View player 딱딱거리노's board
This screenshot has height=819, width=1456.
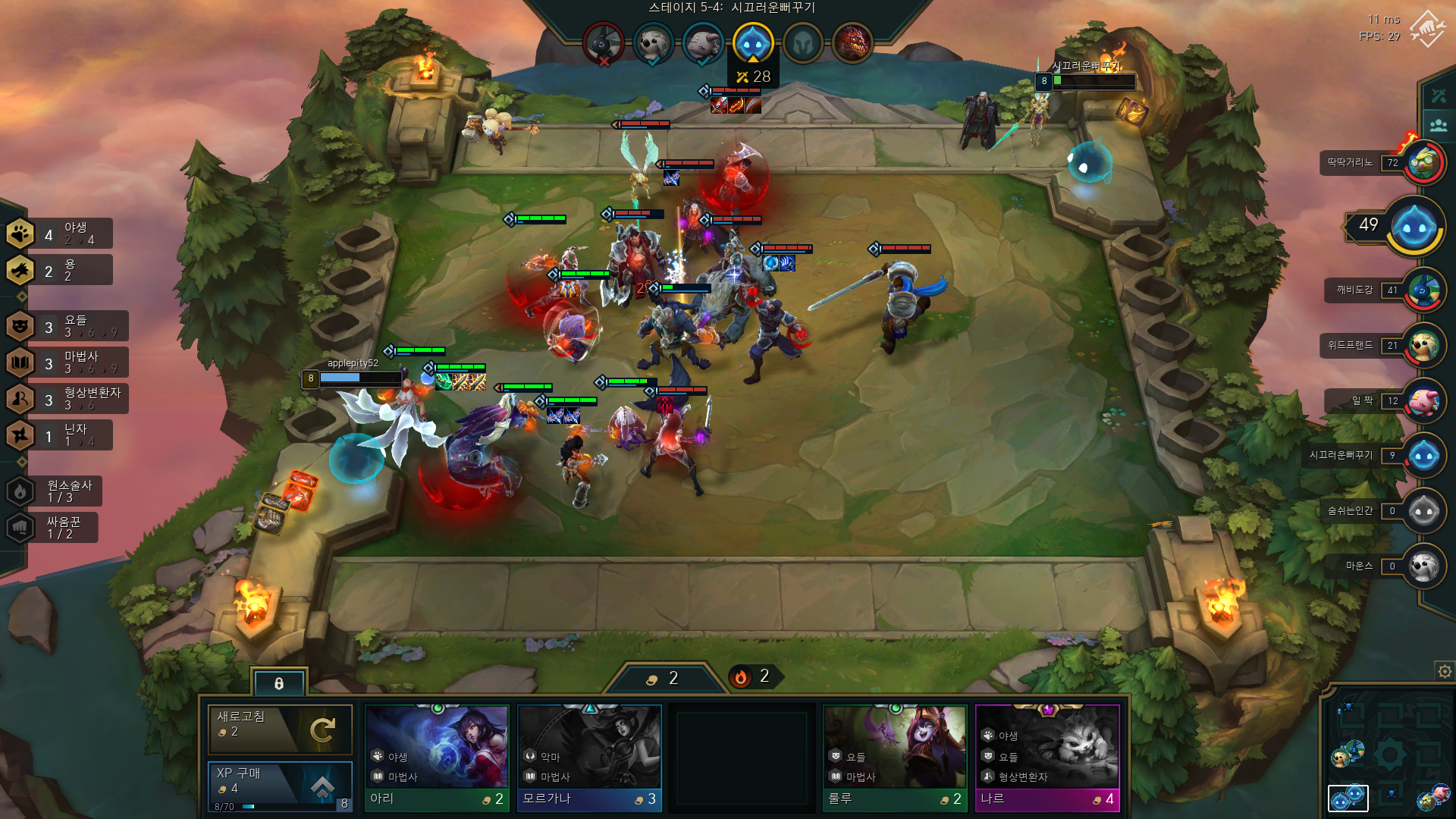[1423, 163]
